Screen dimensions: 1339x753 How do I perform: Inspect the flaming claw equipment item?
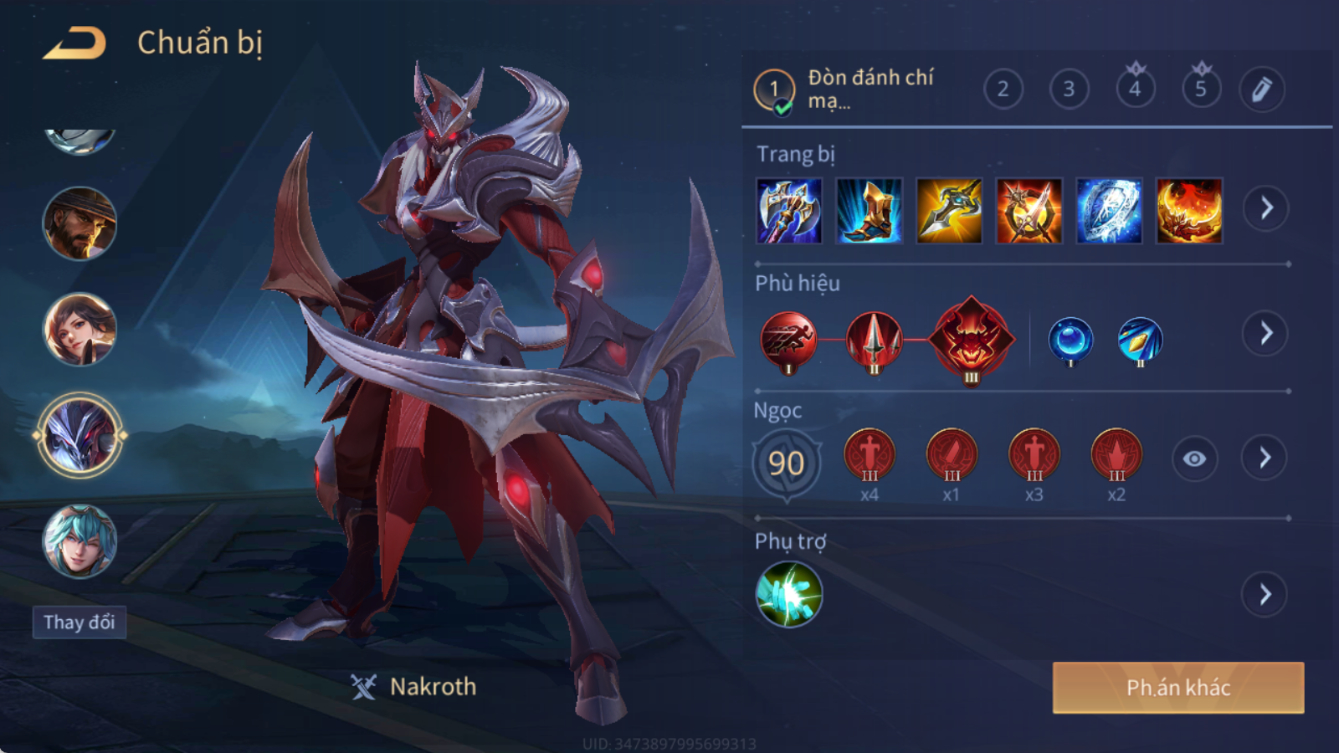pos(1189,211)
